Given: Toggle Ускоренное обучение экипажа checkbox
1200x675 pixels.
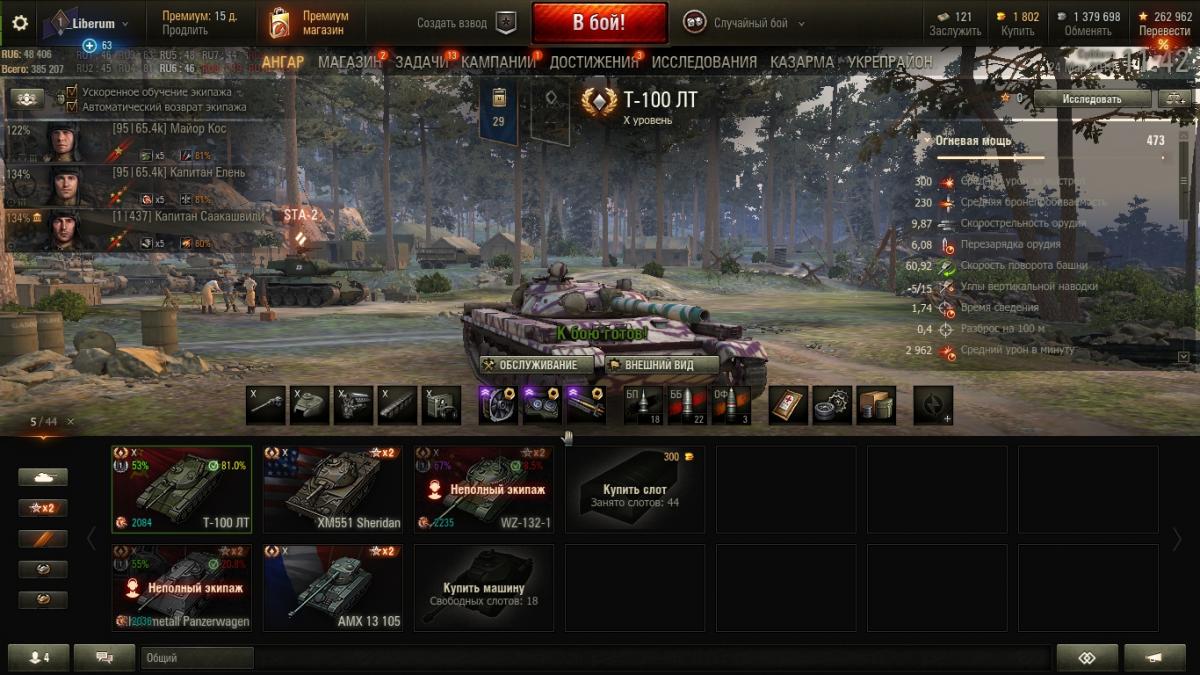Looking at the screenshot, I should [71, 92].
